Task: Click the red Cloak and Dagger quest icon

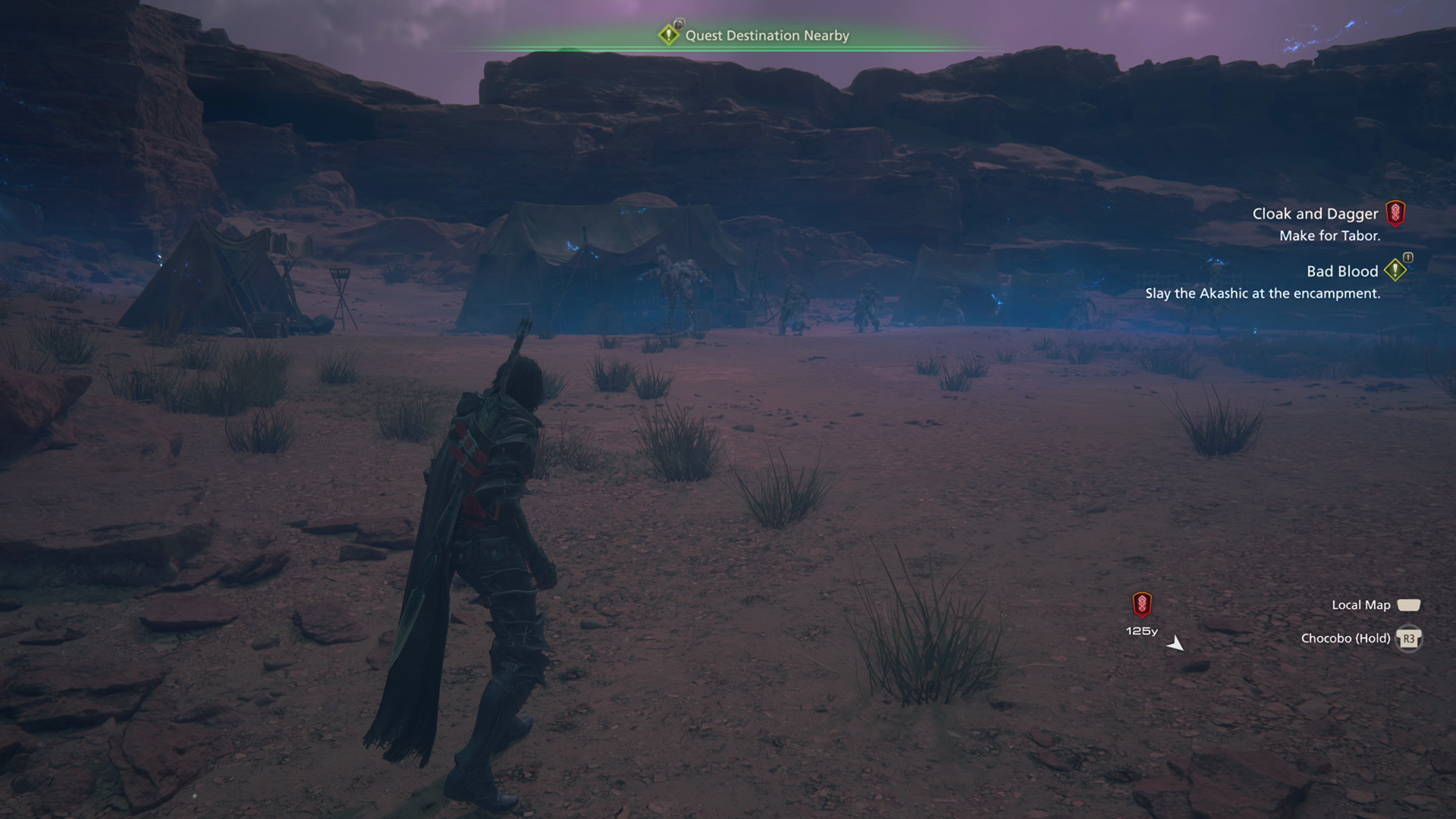Action: coord(1395,214)
